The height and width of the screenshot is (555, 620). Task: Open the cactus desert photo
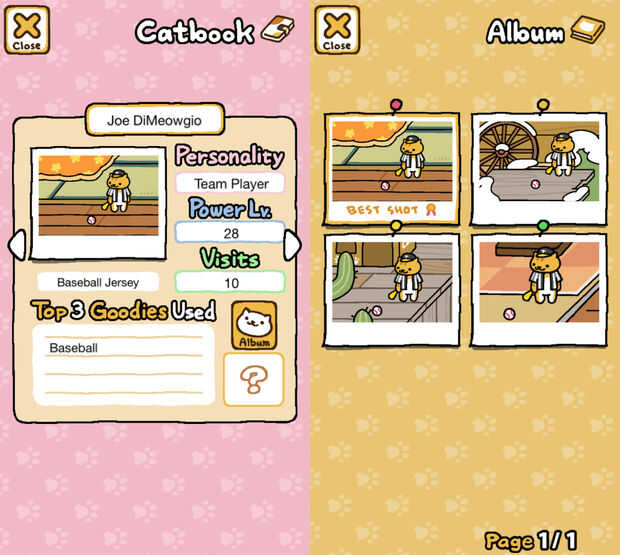coord(392,288)
